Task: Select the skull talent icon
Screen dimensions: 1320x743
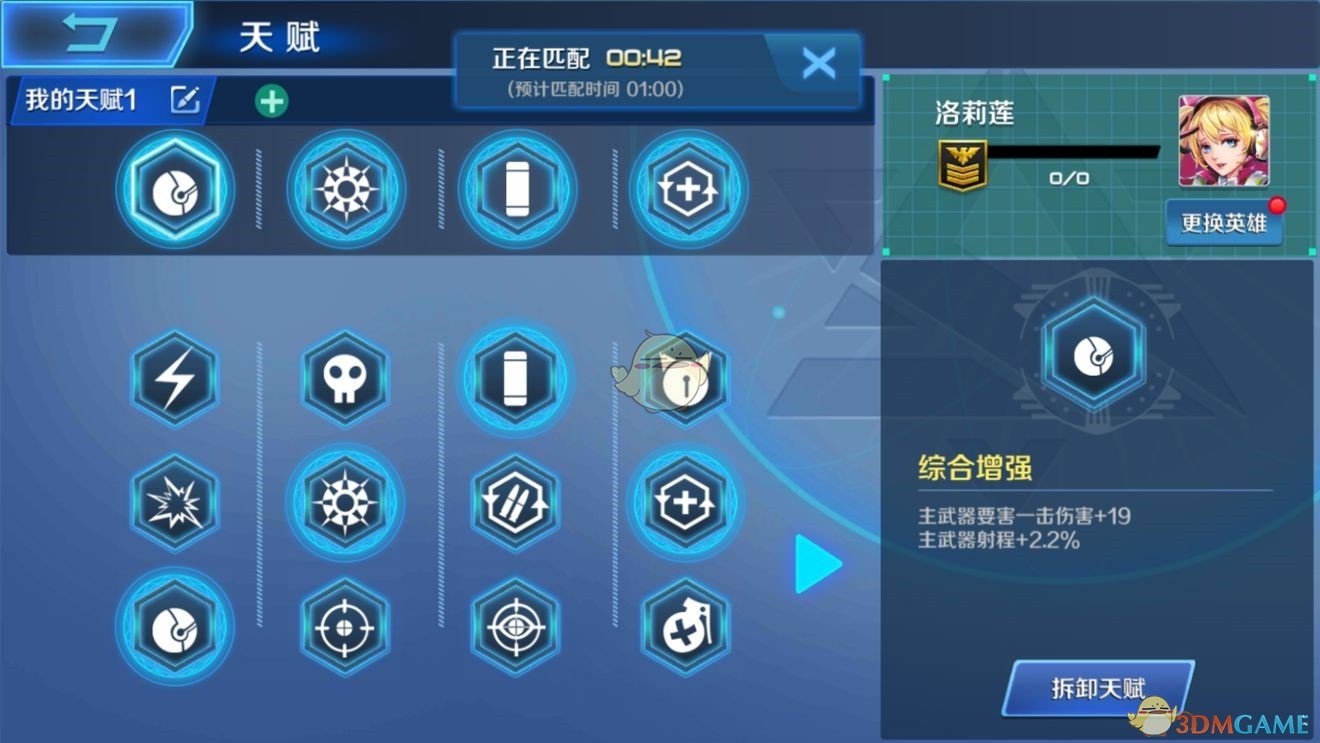Action: tap(345, 380)
